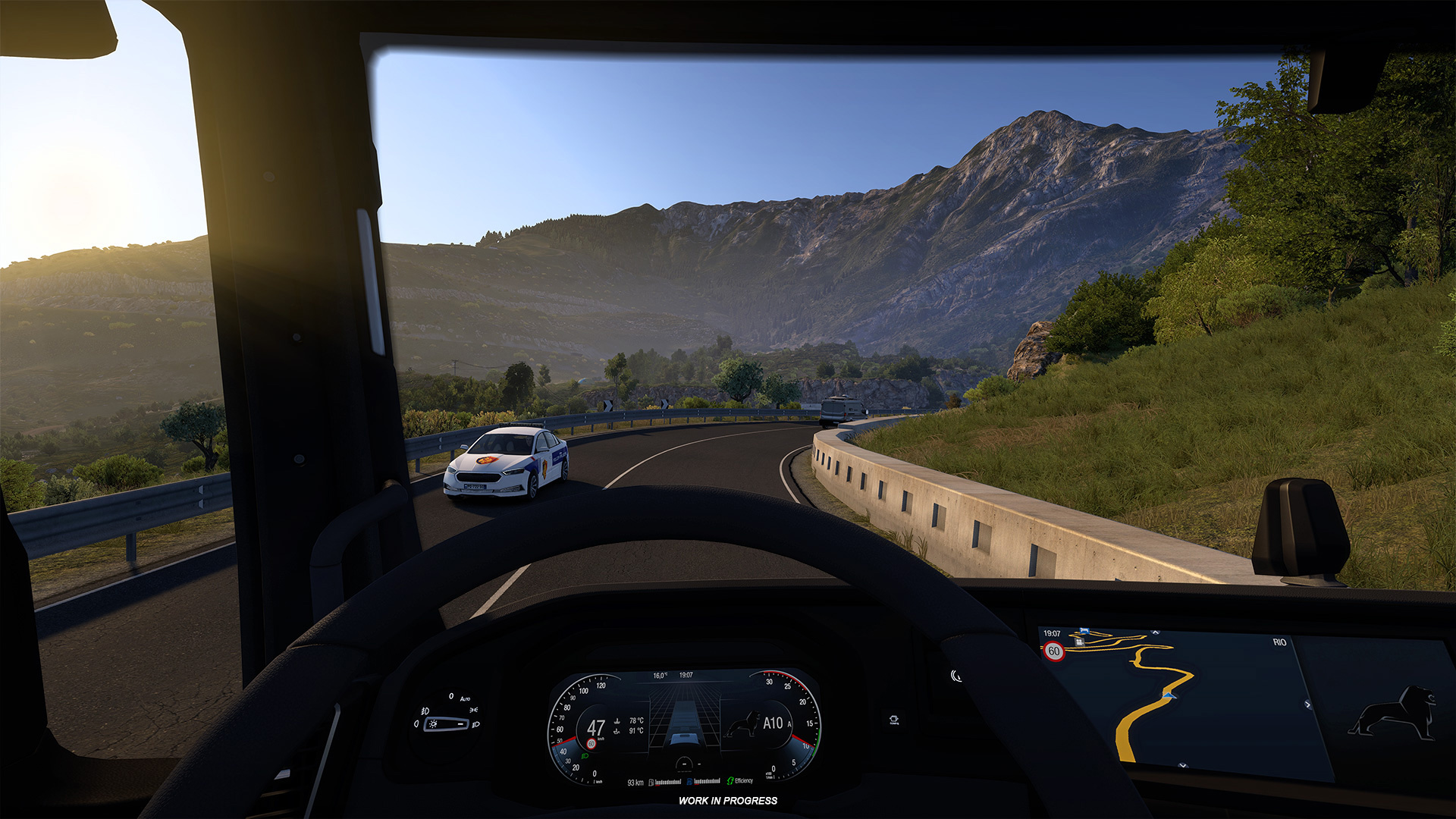Viewport: 1456px width, 819px height.
Task: Click the down chevron on the navigation screen
Action: coord(1183,766)
